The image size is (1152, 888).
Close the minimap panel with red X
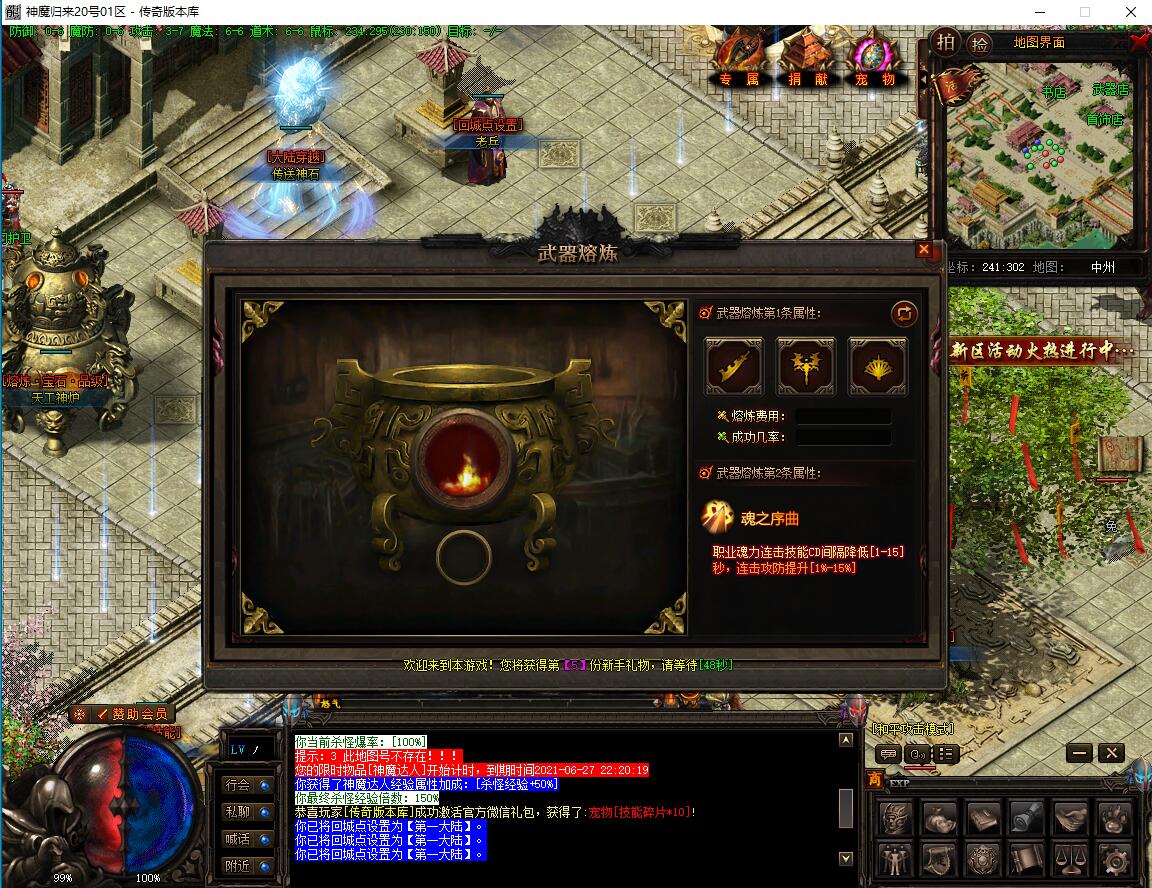(1139, 42)
